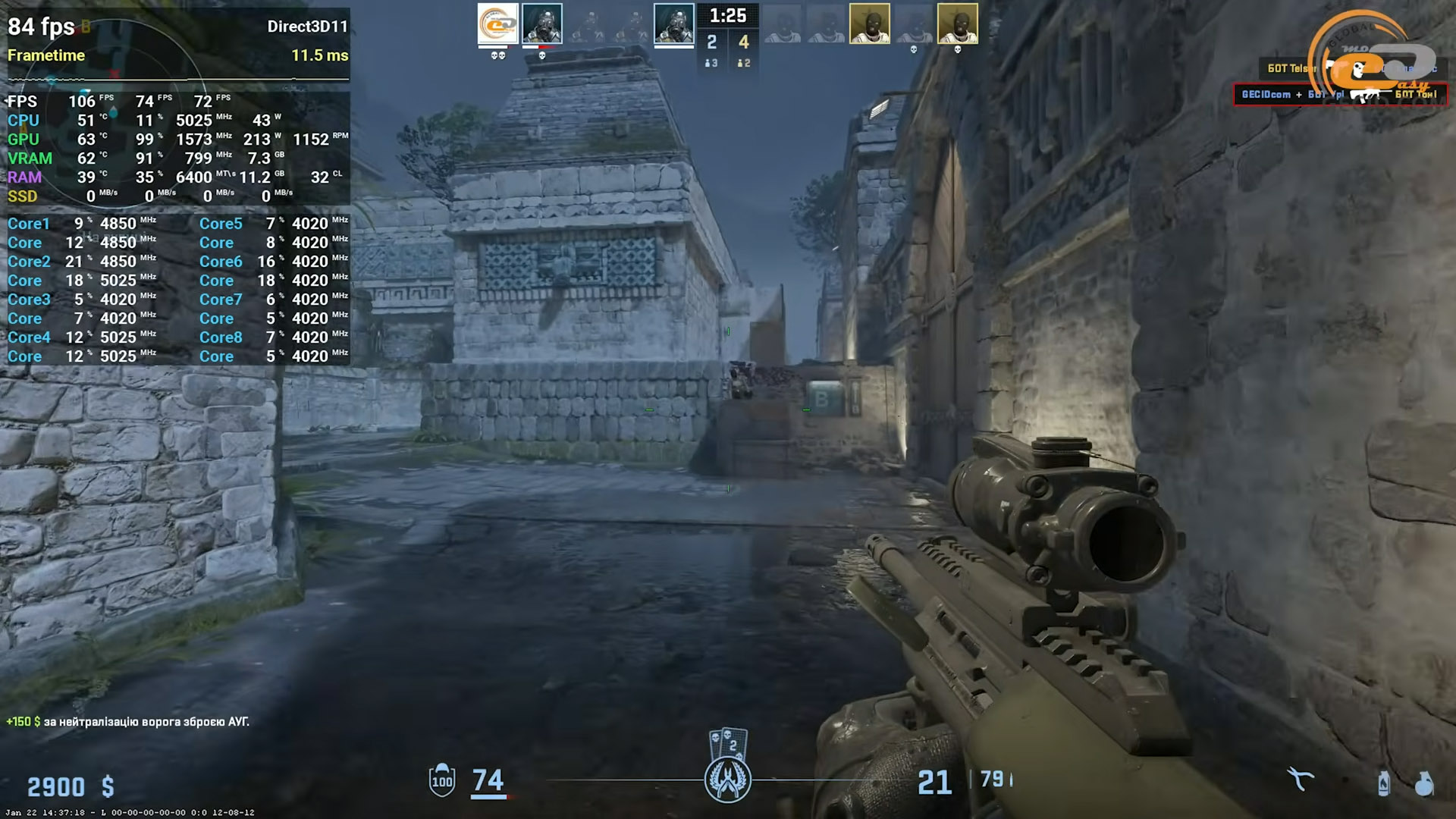The image size is (1456, 819).
Task: Click the GECID logo player avatar
Action: [x=497, y=23]
